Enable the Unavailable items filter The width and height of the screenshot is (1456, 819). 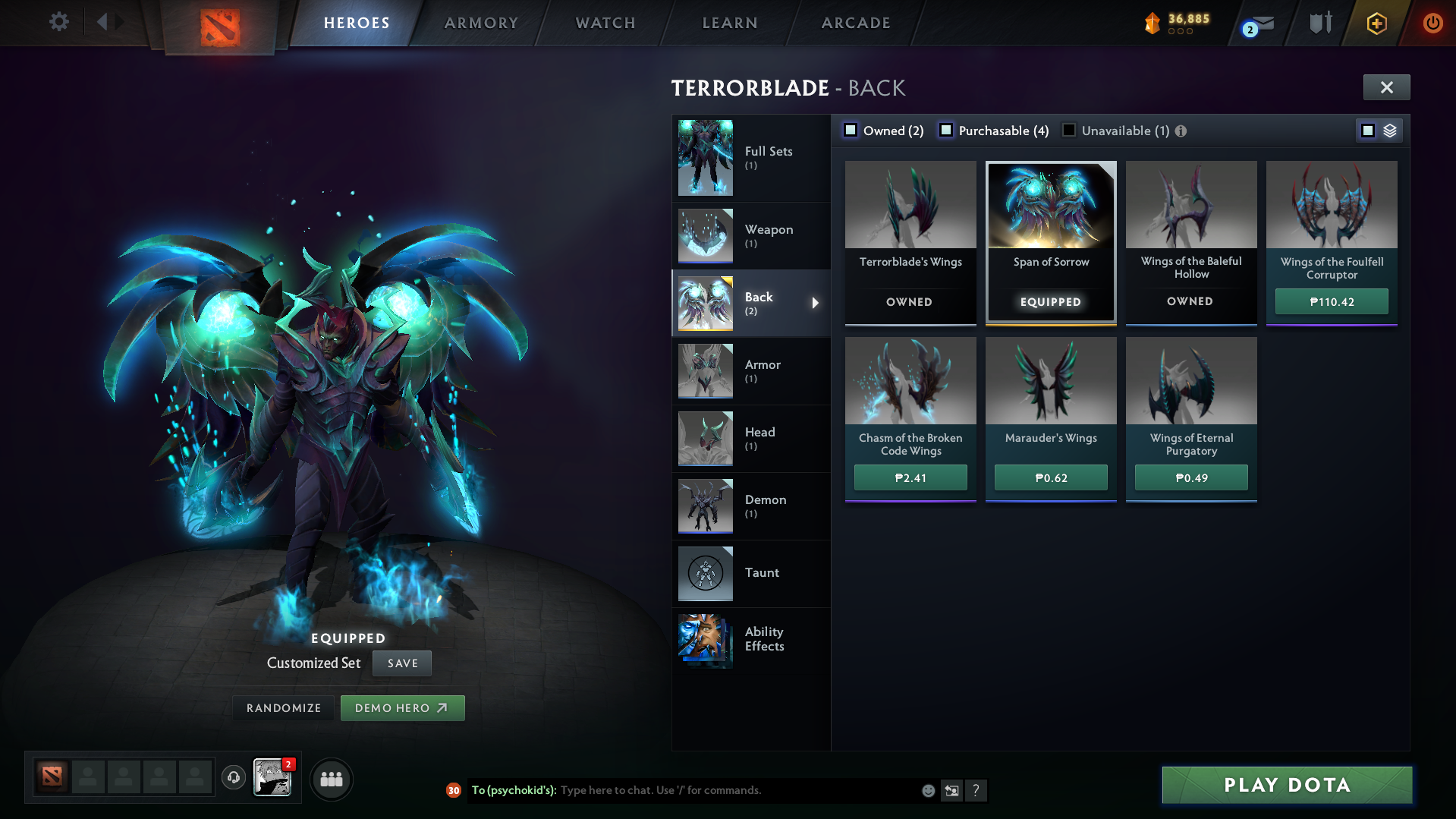tap(1068, 130)
